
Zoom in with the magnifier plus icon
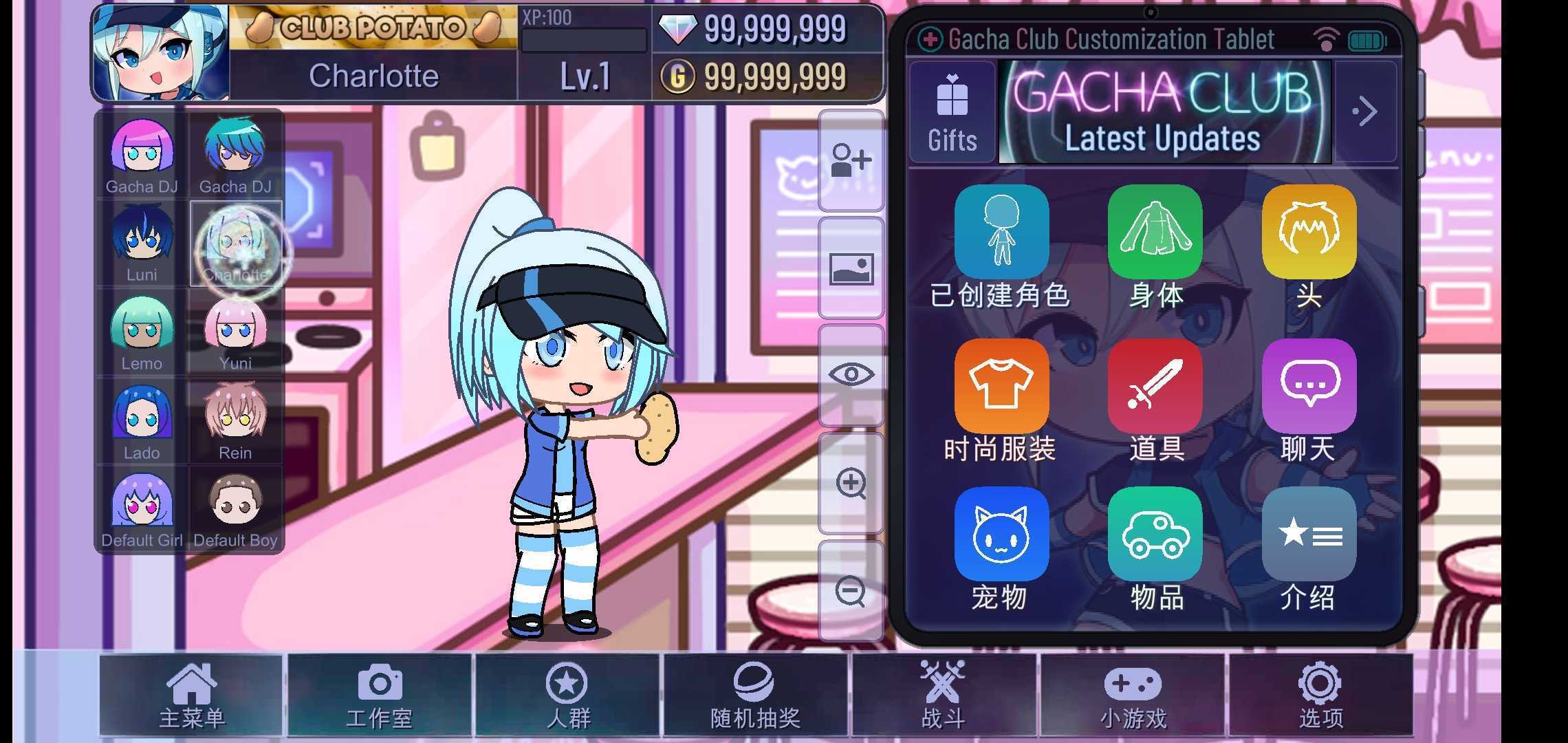click(851, 482)
